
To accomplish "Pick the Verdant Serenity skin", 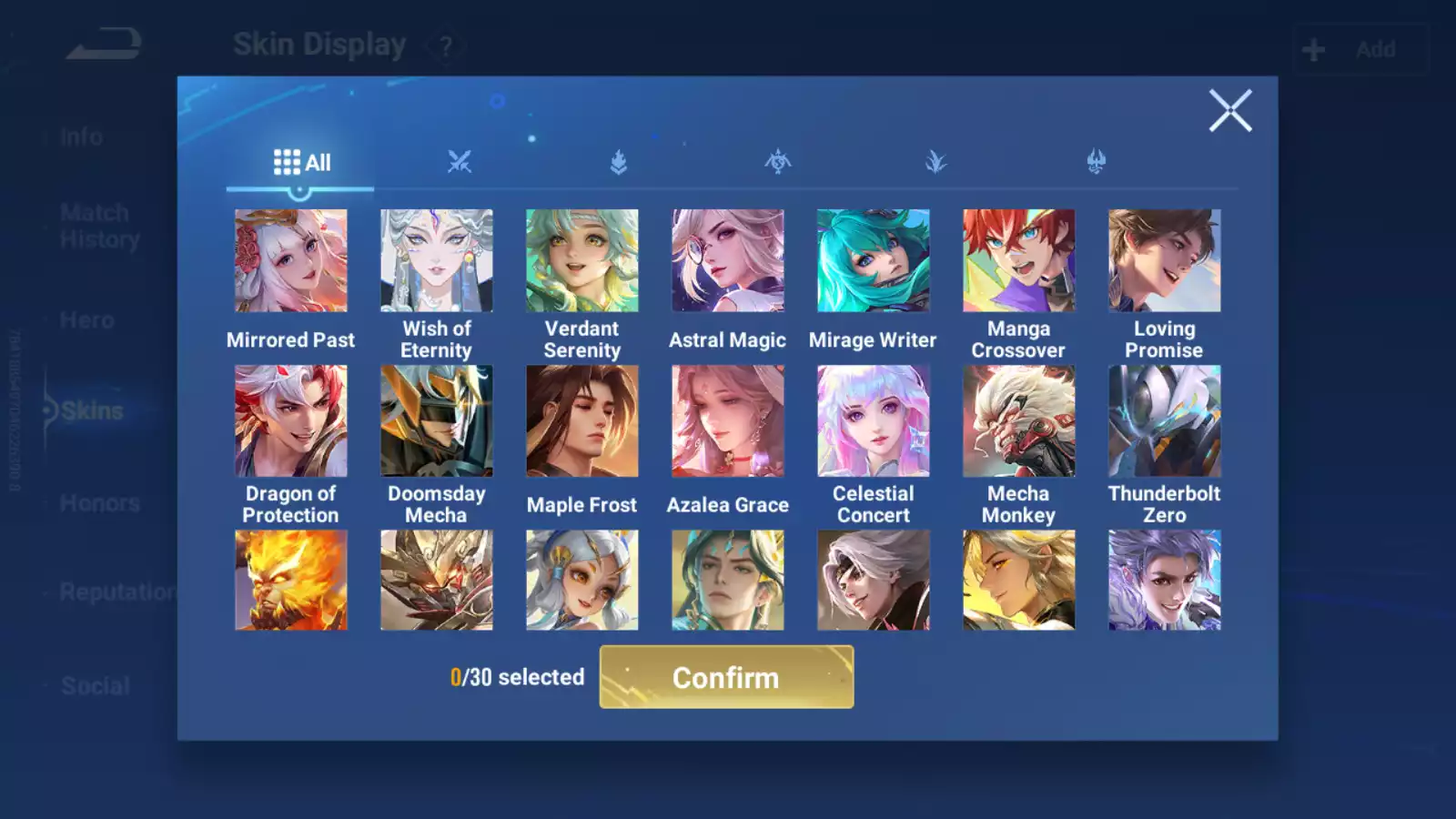I will point(581,261).
